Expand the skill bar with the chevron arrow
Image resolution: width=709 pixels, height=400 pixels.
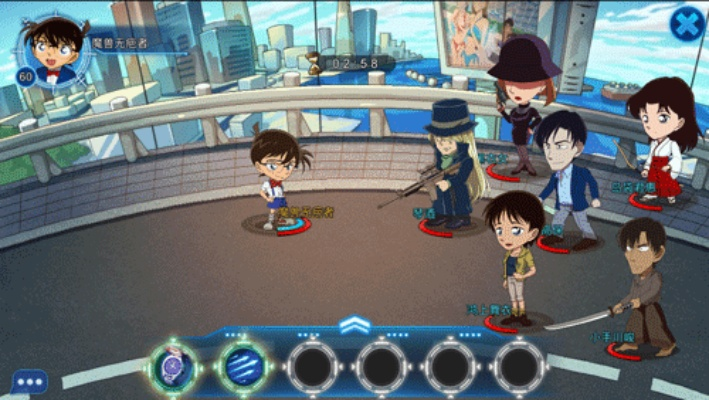pyautogui.click(x=355, y=325)
